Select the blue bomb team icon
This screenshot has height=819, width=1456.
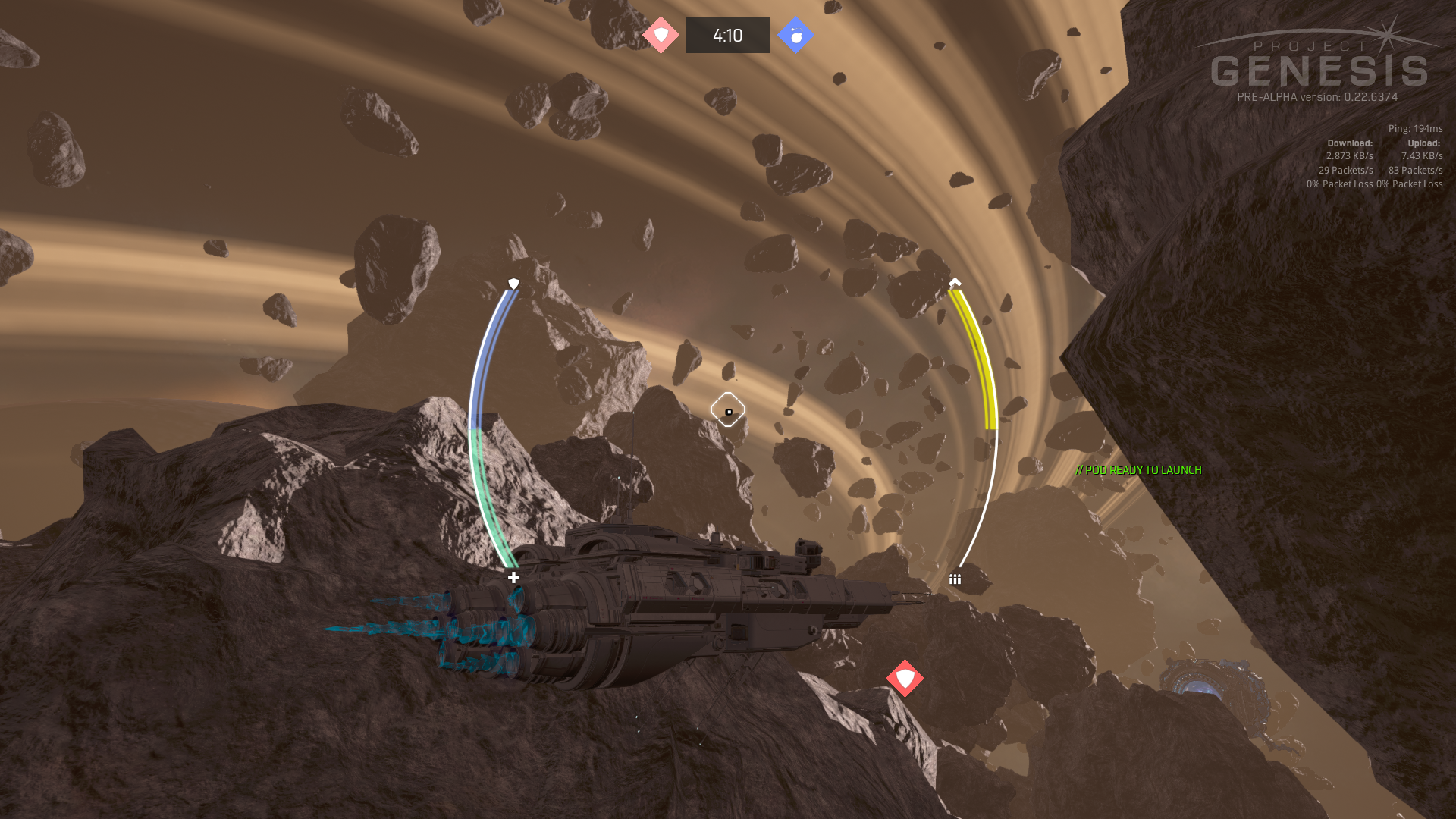tap(795, 35)
